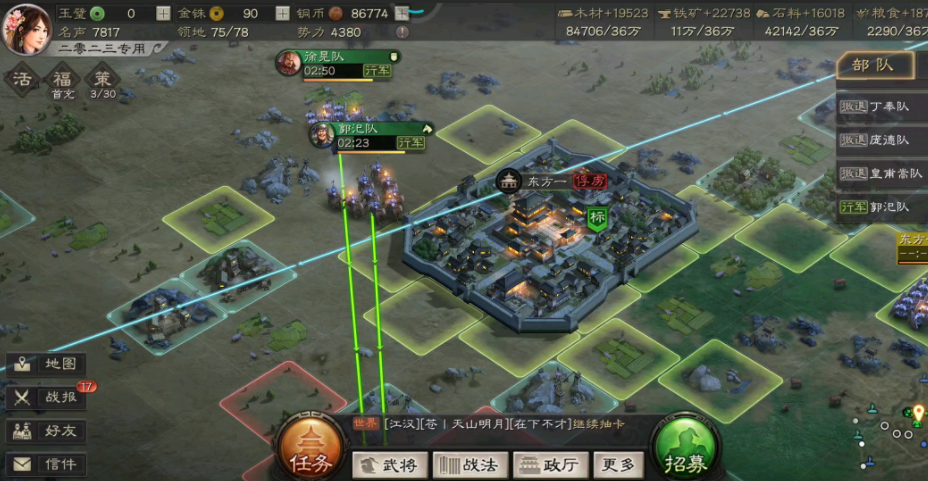Open the 招募 recruit button

click(685, 452)
